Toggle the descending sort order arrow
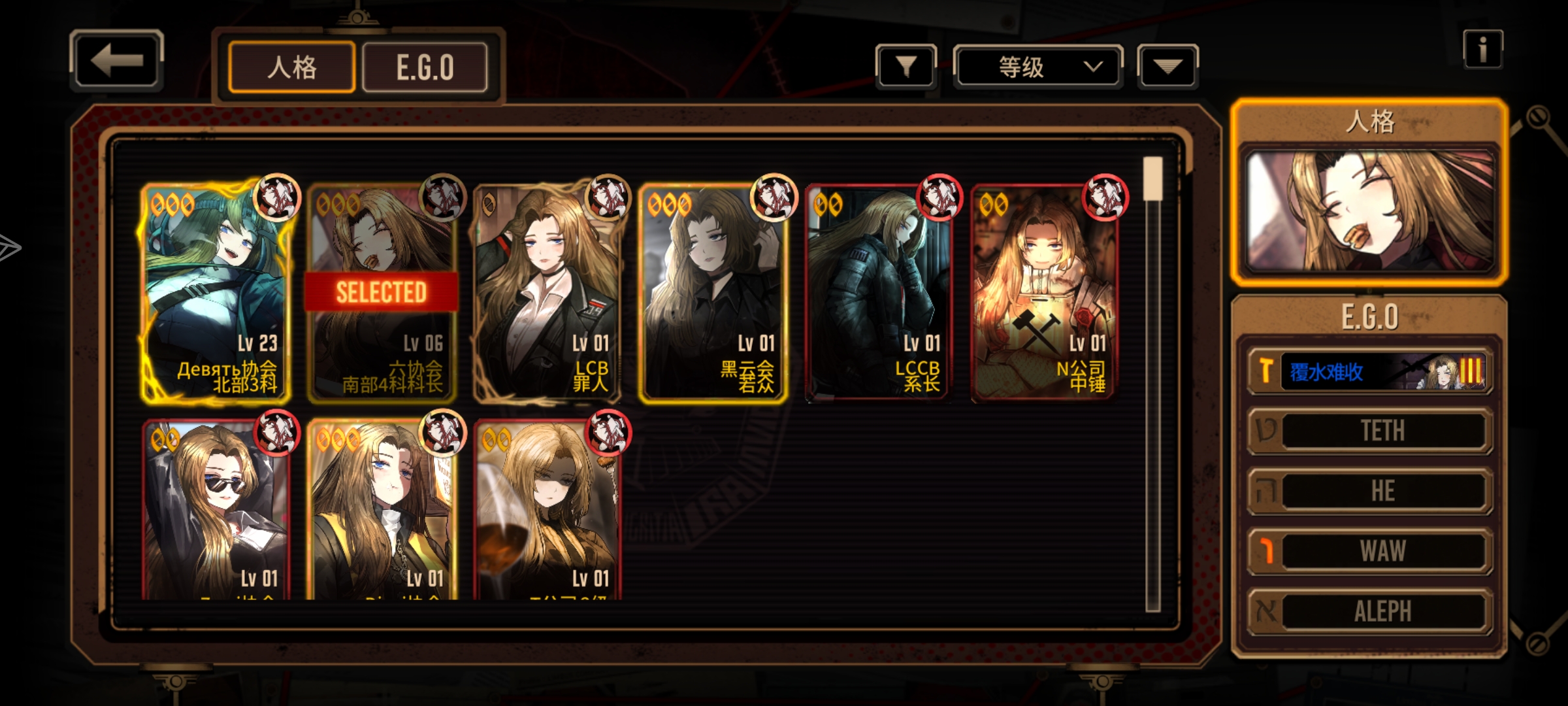This screenshot has height=706, width=1568. click(x=1168, y=66)
